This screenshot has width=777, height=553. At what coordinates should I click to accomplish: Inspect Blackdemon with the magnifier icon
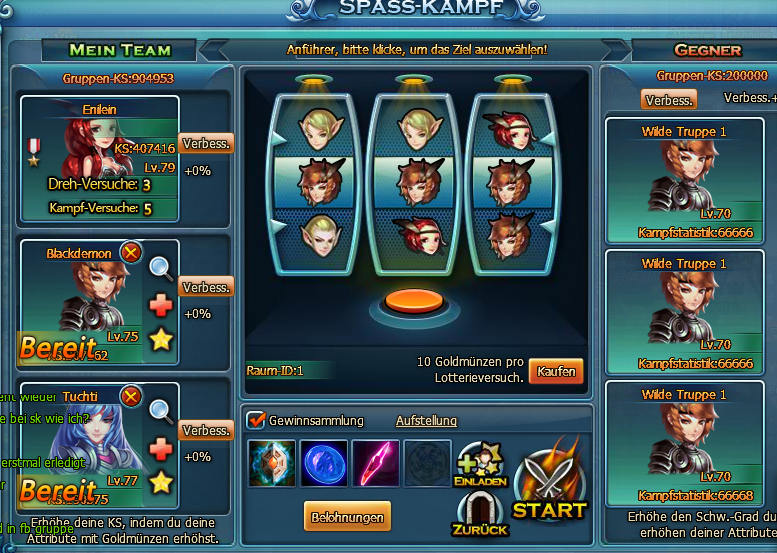point(161,267)
